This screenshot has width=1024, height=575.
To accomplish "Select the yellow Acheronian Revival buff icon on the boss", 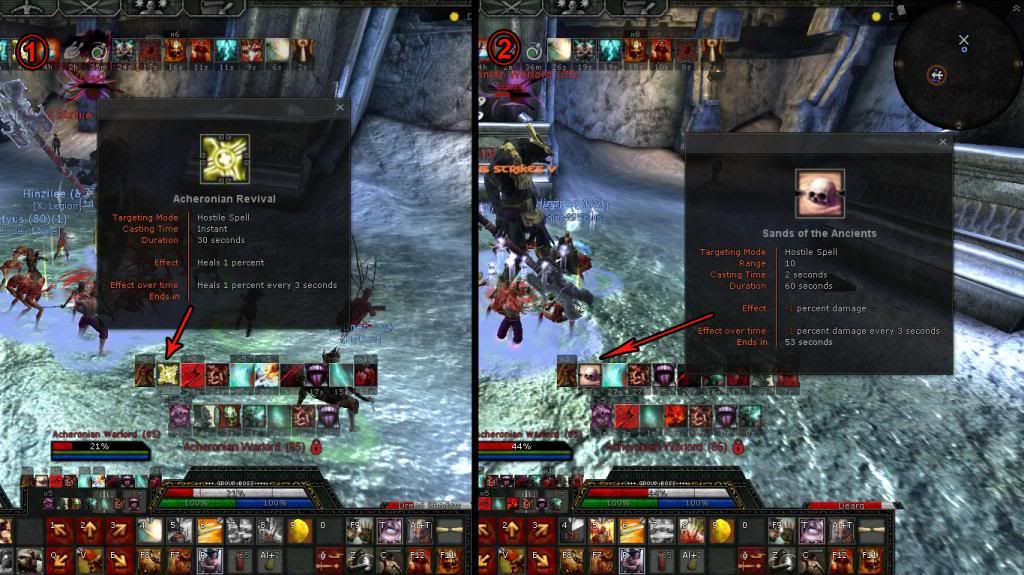I will point(168,374).
